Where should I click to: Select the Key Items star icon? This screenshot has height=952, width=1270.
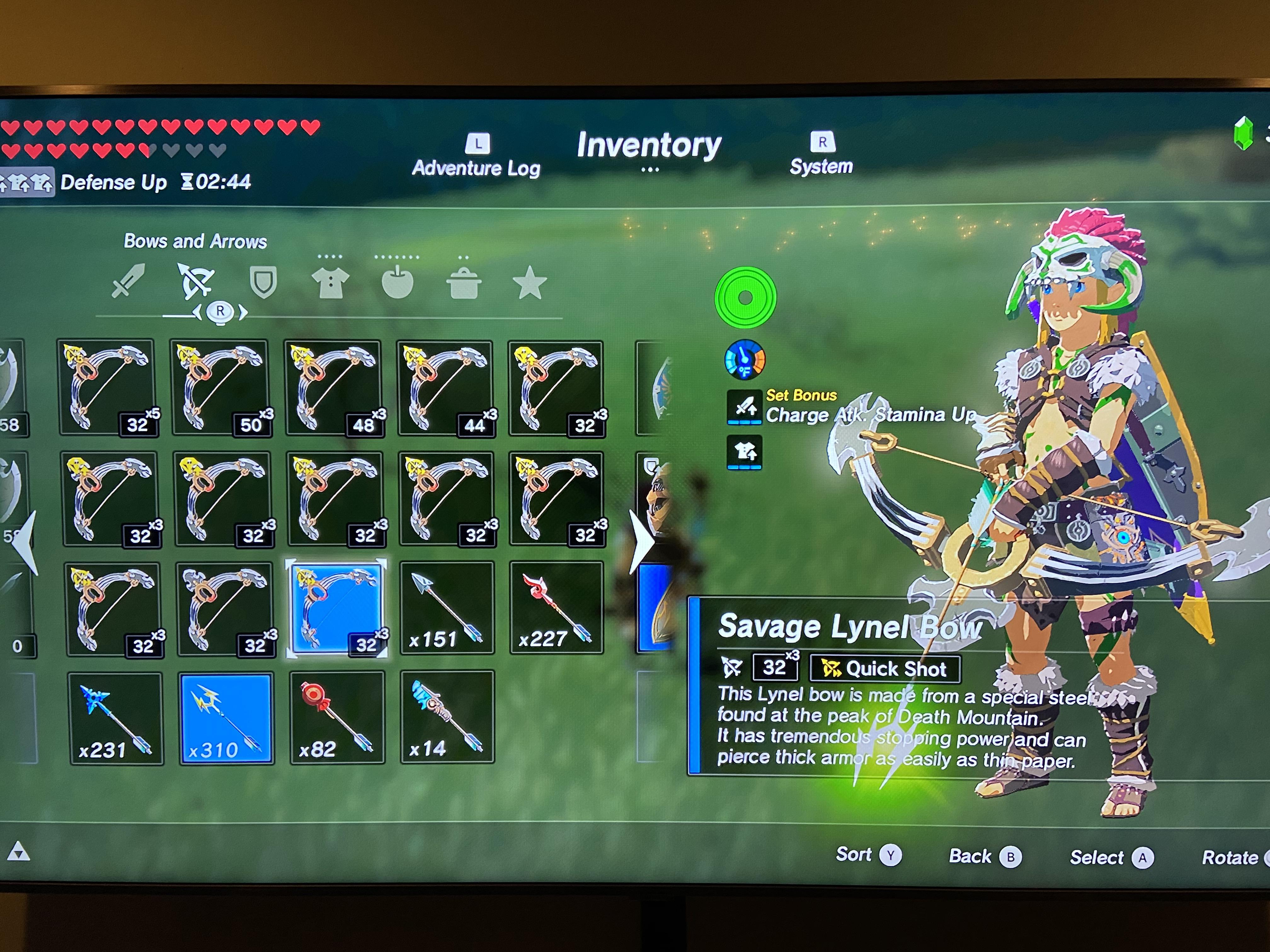click(x=531, y=282)
